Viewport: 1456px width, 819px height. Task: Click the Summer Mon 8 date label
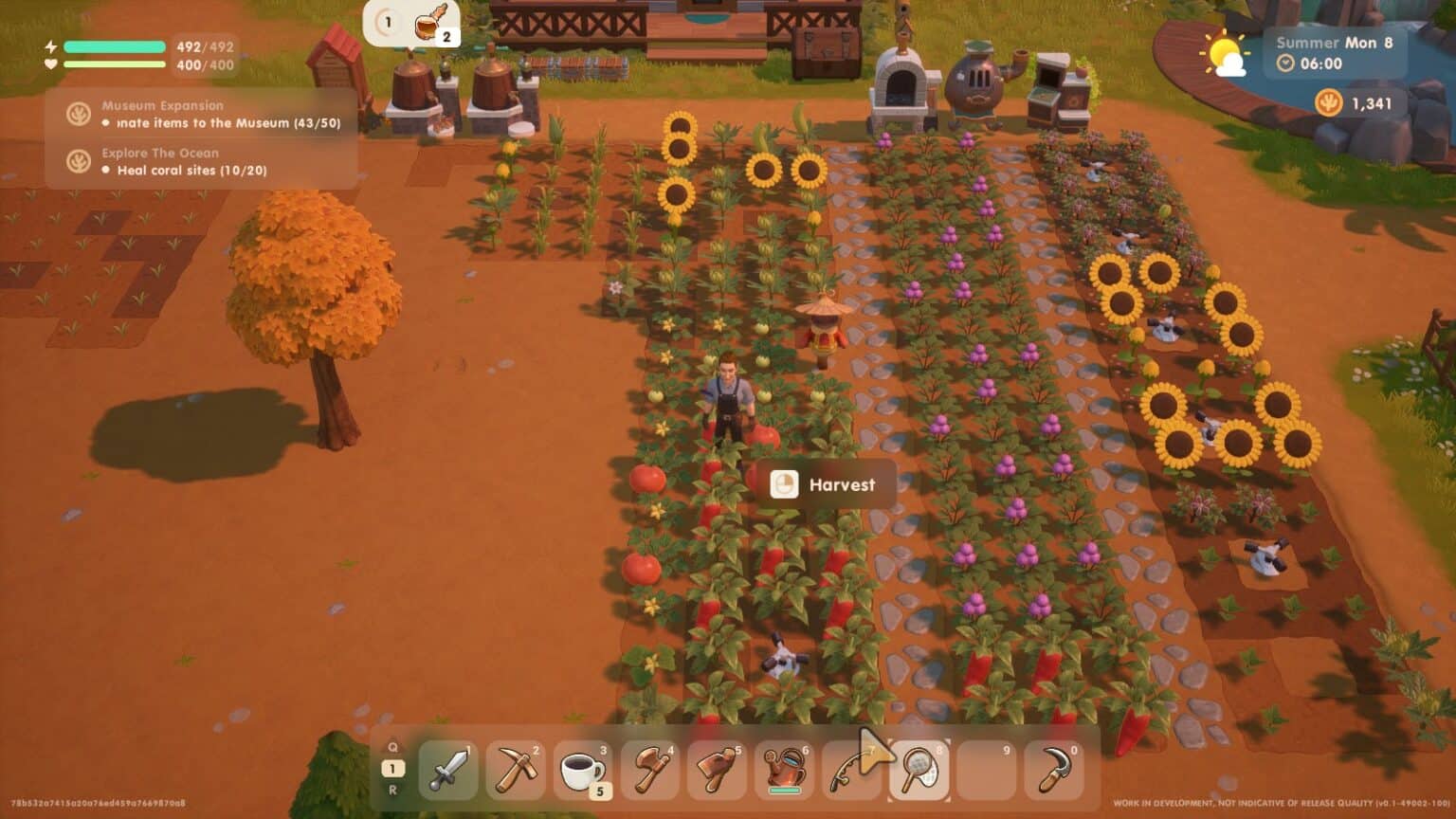1337,43
